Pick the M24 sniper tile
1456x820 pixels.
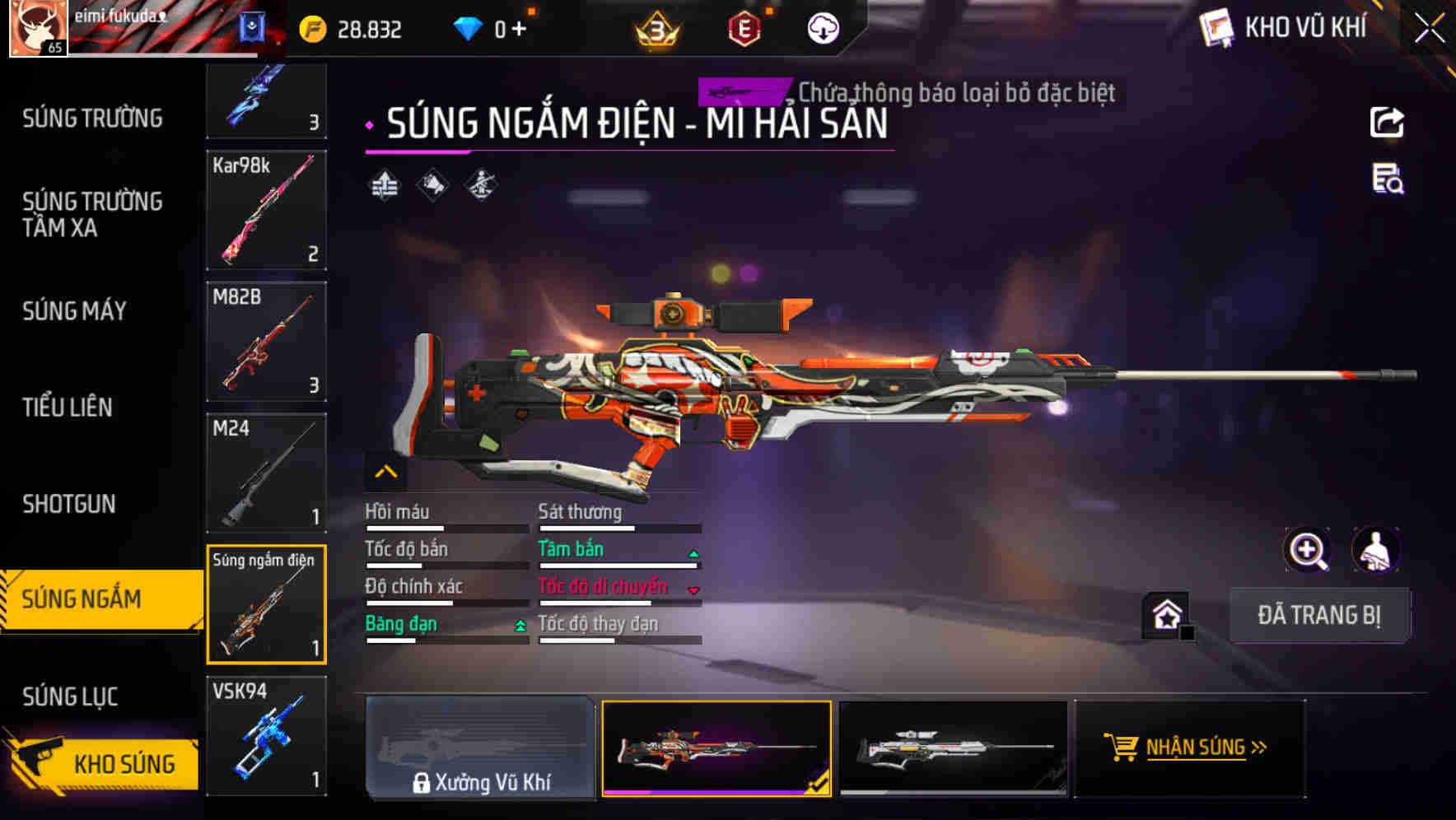266,473
